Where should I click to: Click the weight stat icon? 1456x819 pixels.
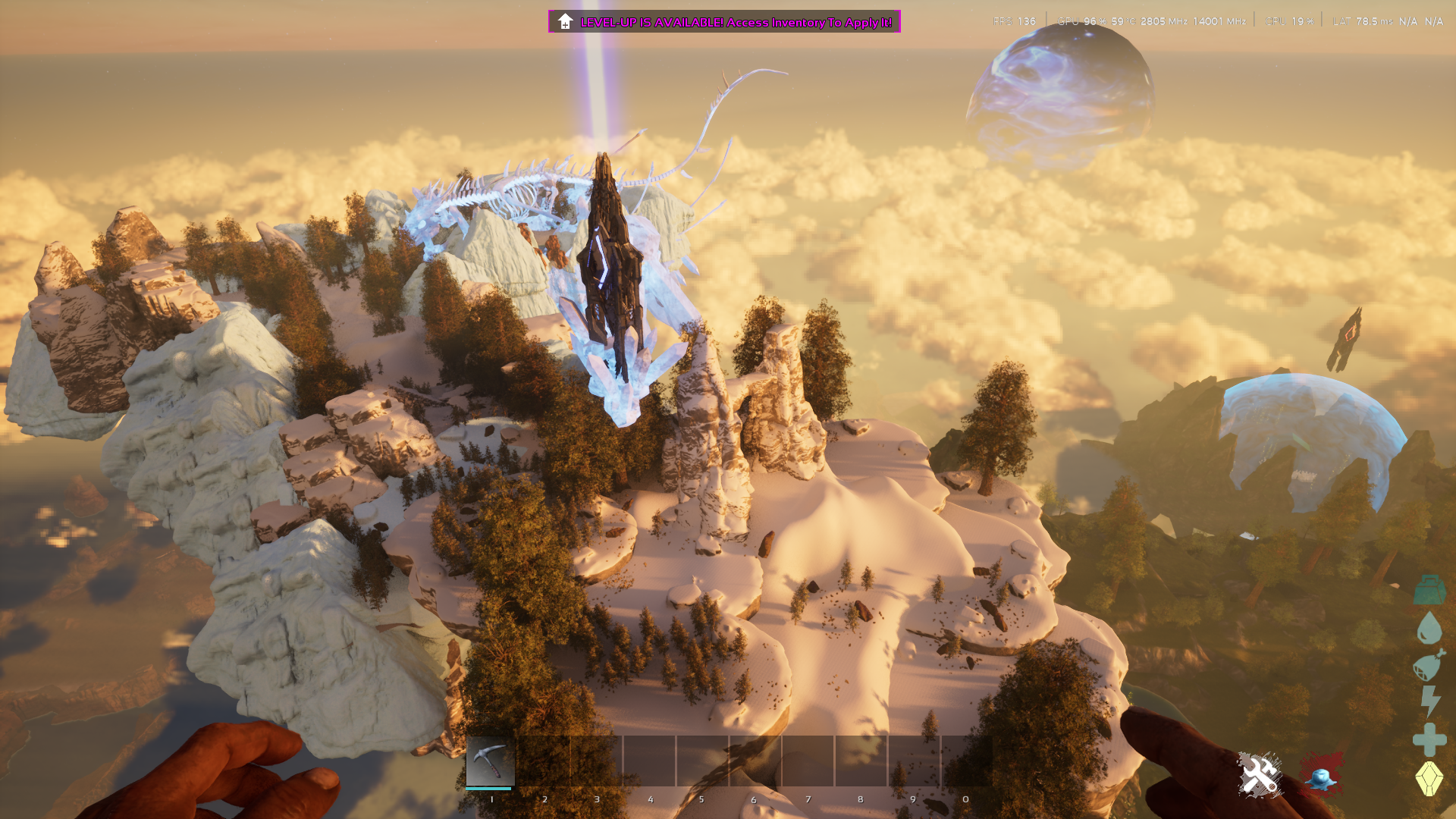pyautogui.click(x=1429, y=590)
